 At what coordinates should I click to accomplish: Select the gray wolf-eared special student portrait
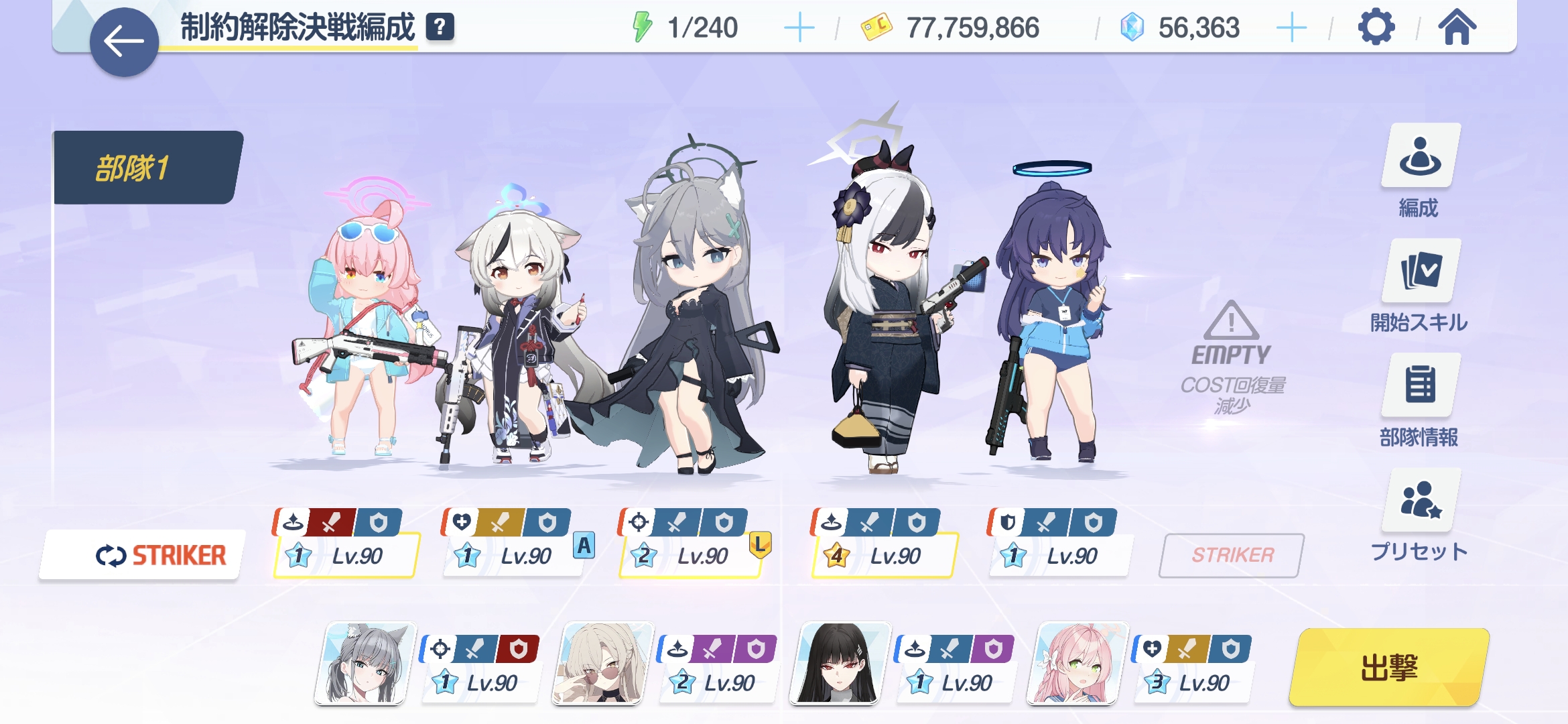pyautogui.click(x=365, y=664)
